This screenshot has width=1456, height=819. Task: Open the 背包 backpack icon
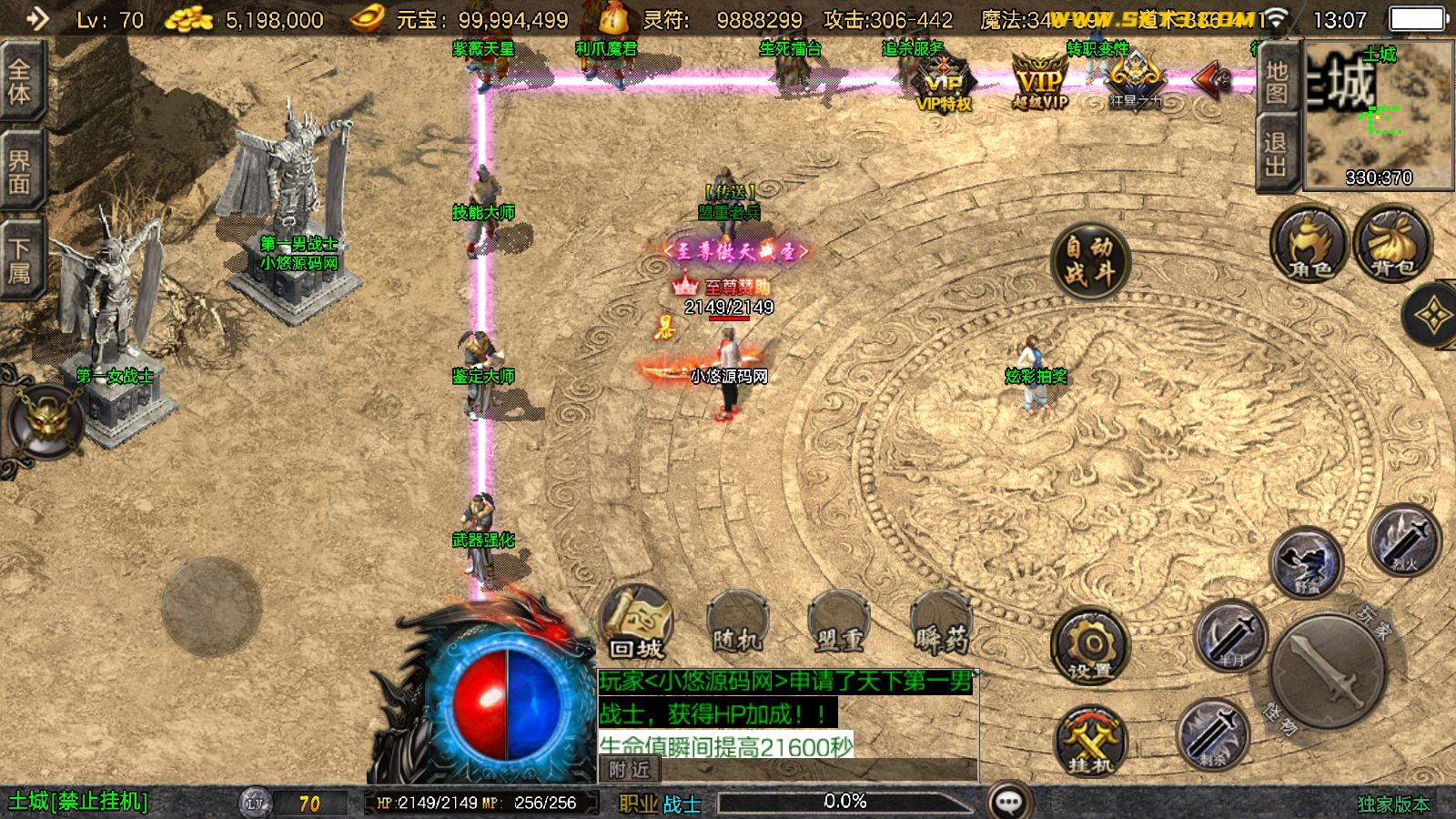[x=1392, y=246]
